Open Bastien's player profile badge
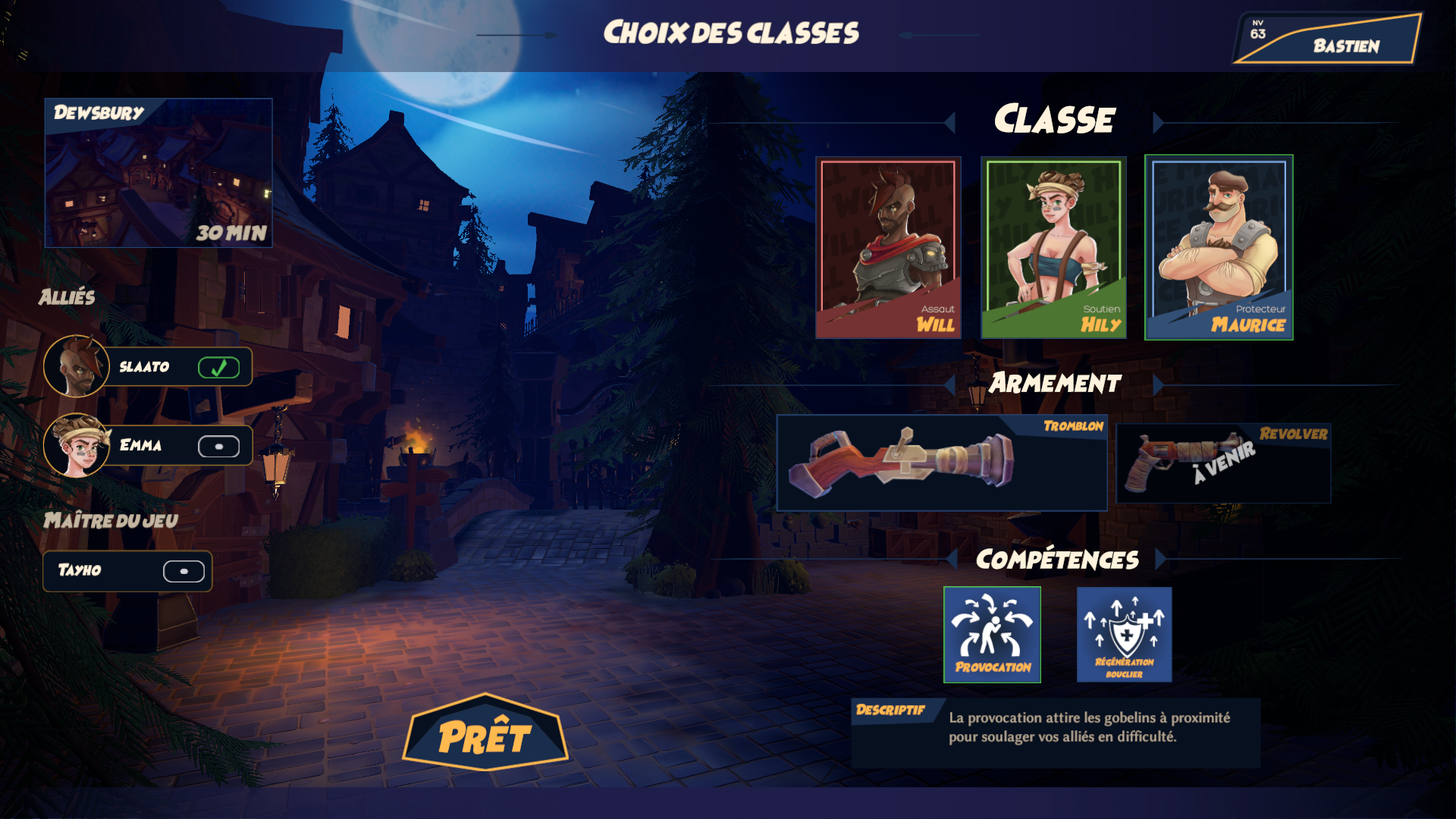The height and width of the screenshot is (819, 1456). pyautogui.click(x=1327, y=39)
